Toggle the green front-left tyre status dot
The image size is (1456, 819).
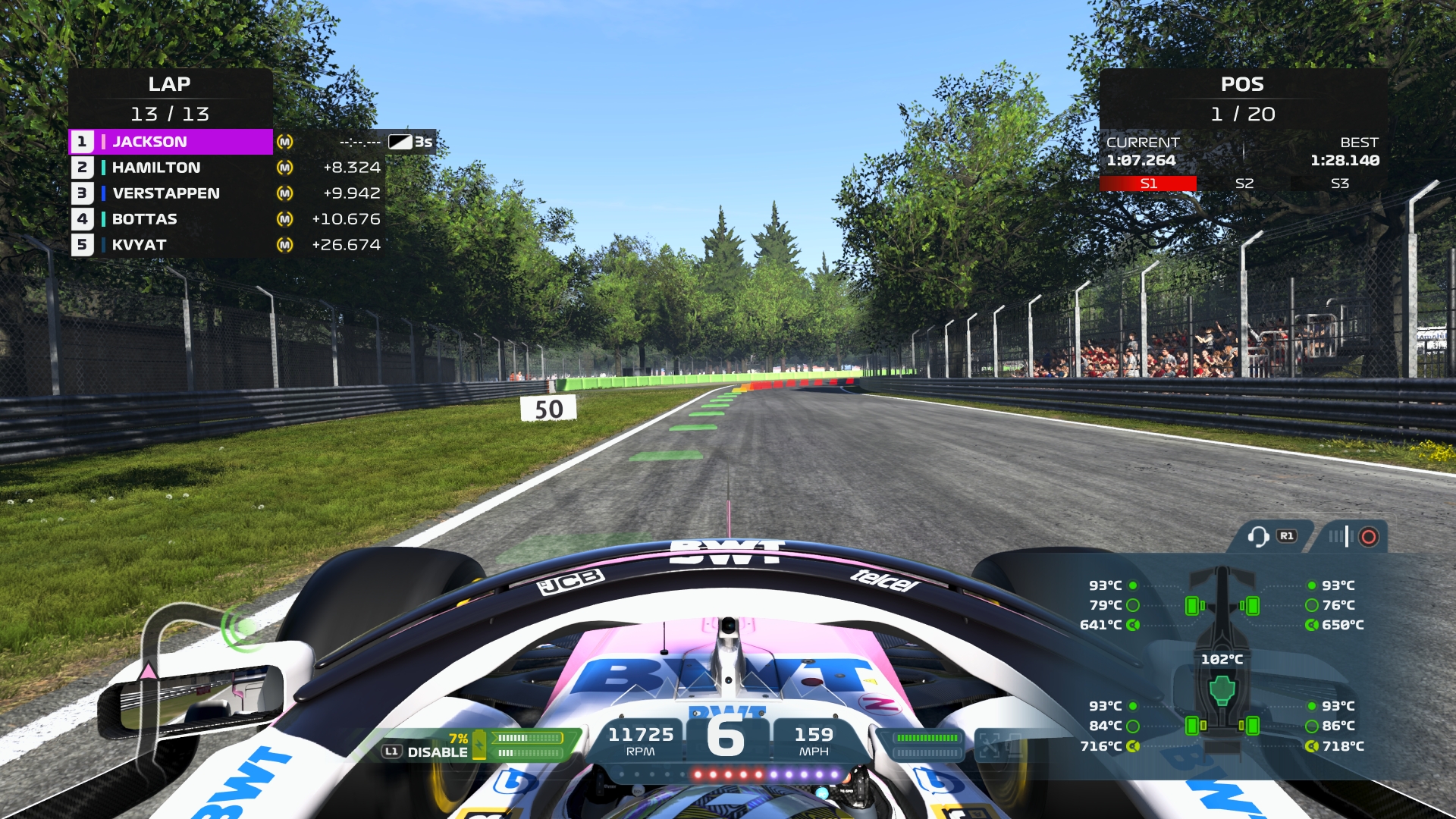coord(1132,585)
